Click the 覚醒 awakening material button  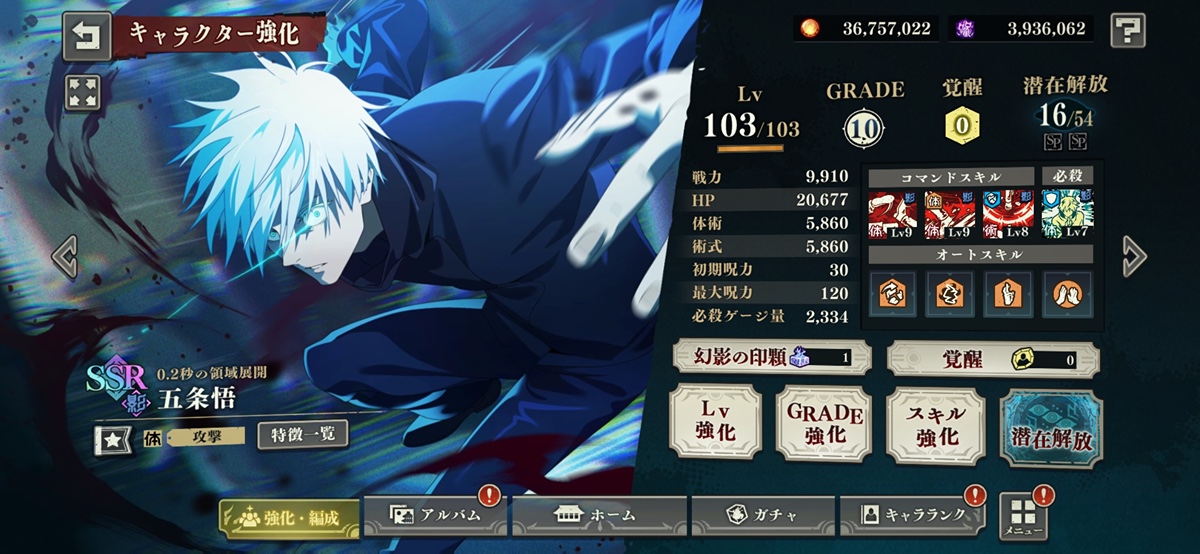(x=993, y=357)
